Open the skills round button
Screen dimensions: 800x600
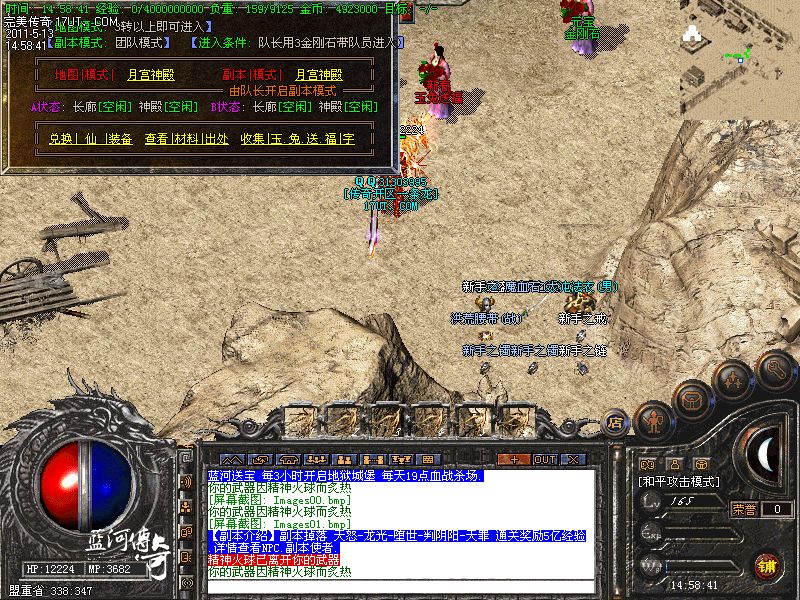coord(733,381)
